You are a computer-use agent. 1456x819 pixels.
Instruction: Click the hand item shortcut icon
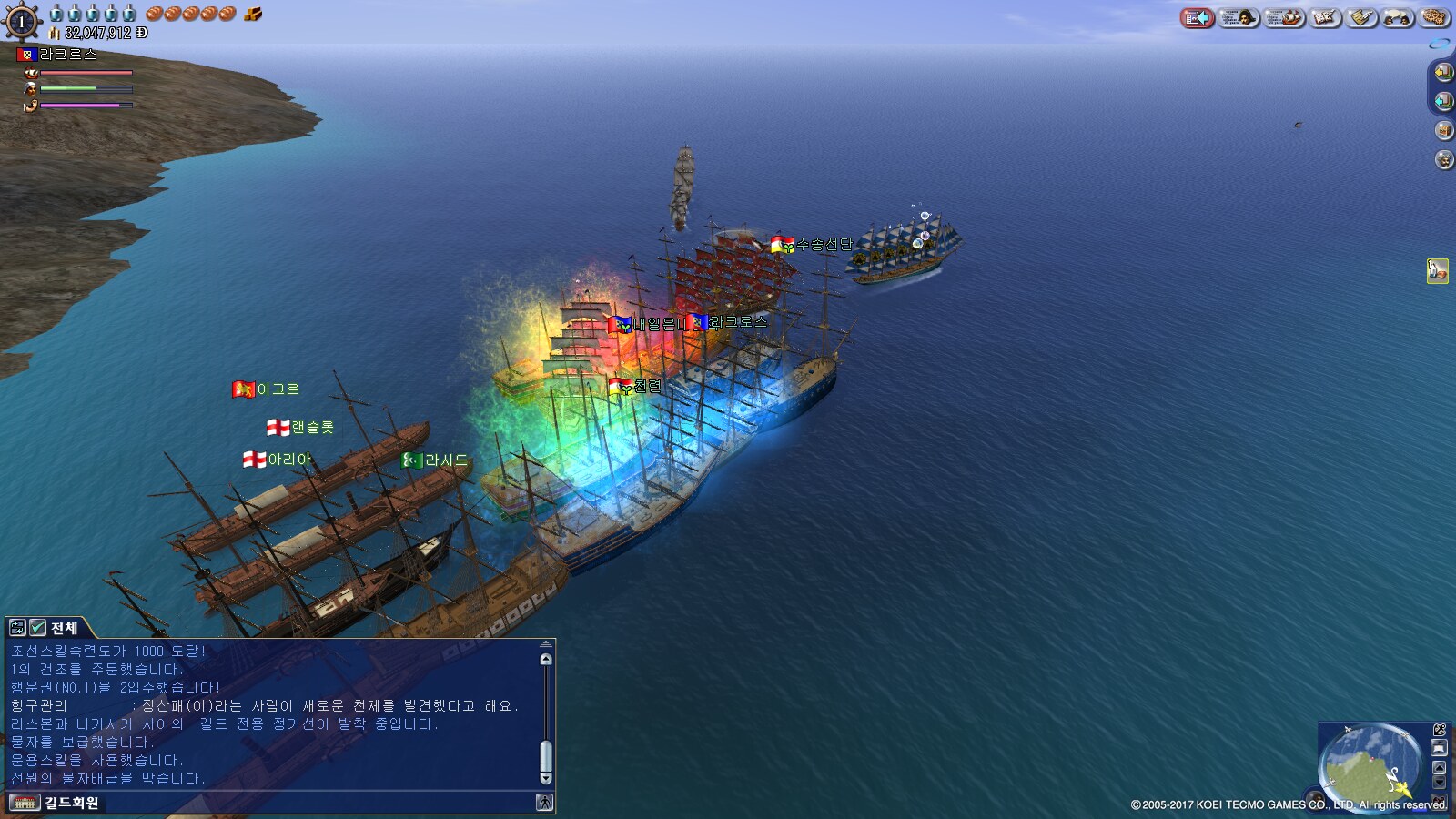point(1437,270)
